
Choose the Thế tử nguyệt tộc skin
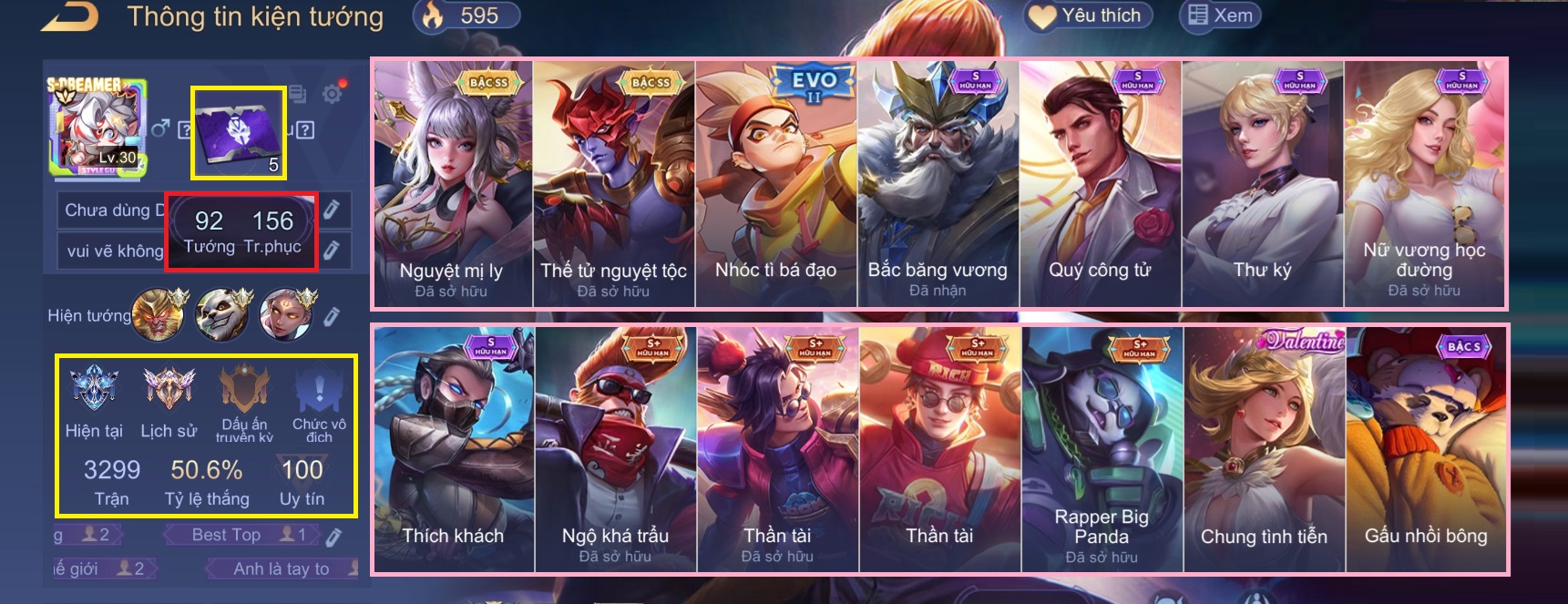(613, 184)
